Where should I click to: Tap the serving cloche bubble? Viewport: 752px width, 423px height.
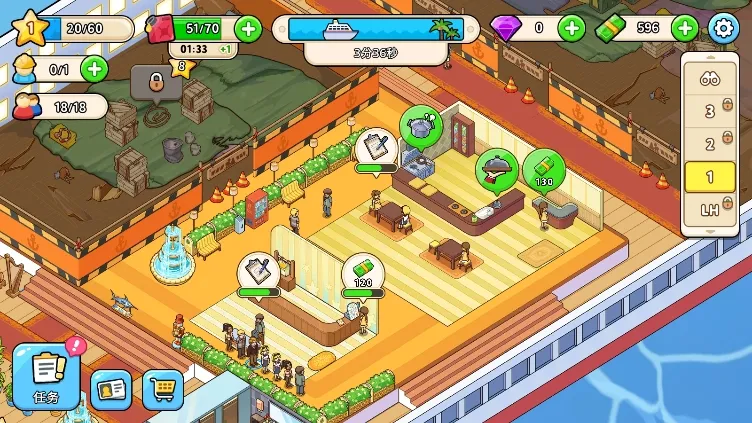click(496, 168)
